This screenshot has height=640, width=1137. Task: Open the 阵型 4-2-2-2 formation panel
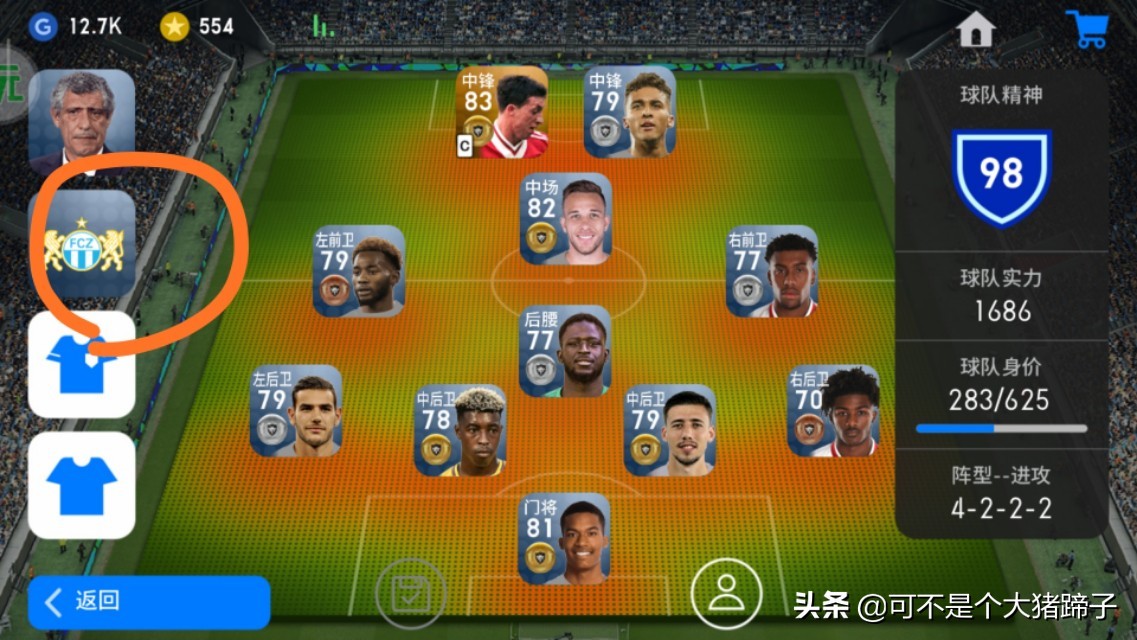[1001, 492]
